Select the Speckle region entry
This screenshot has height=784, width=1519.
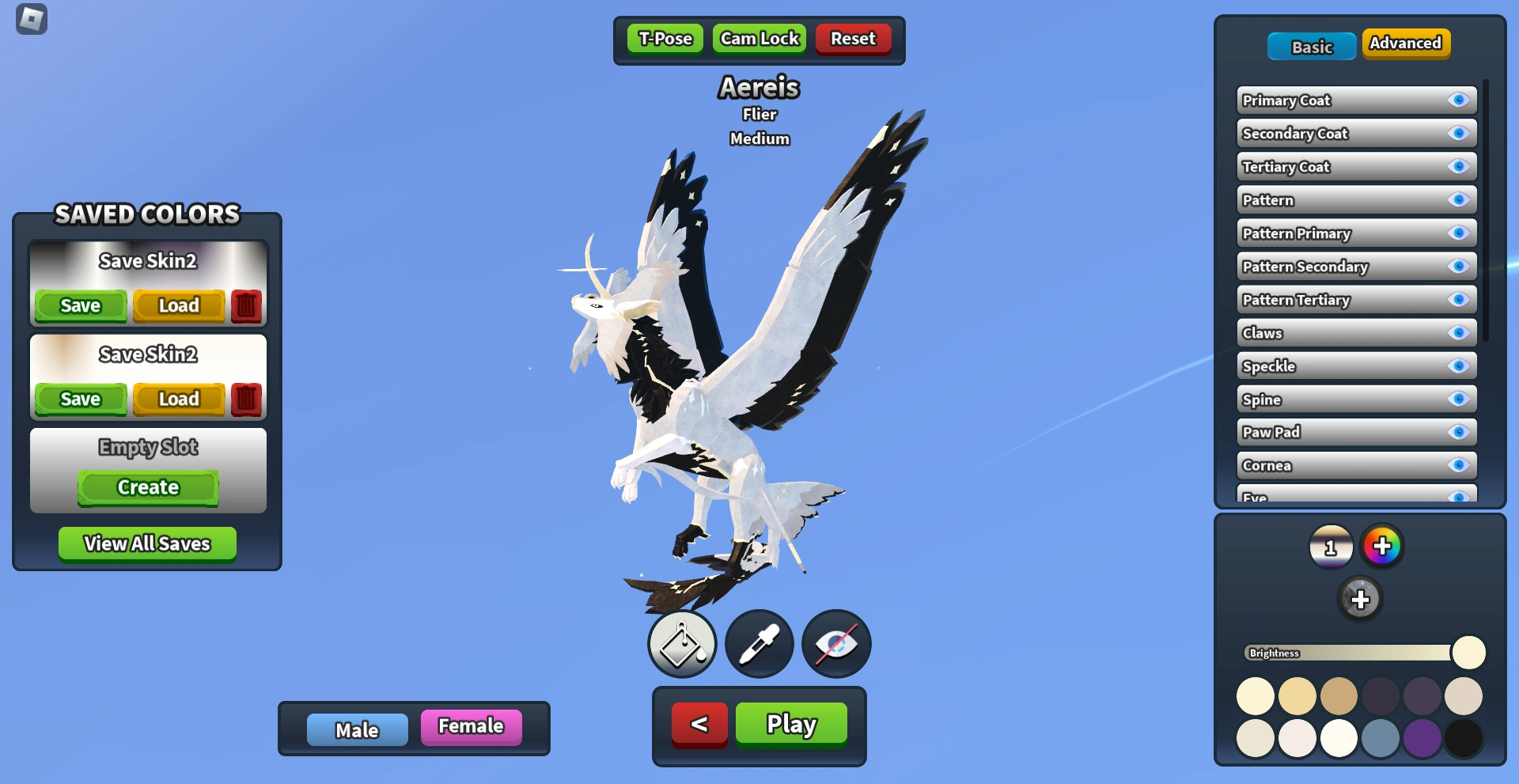click(1345, 365)
